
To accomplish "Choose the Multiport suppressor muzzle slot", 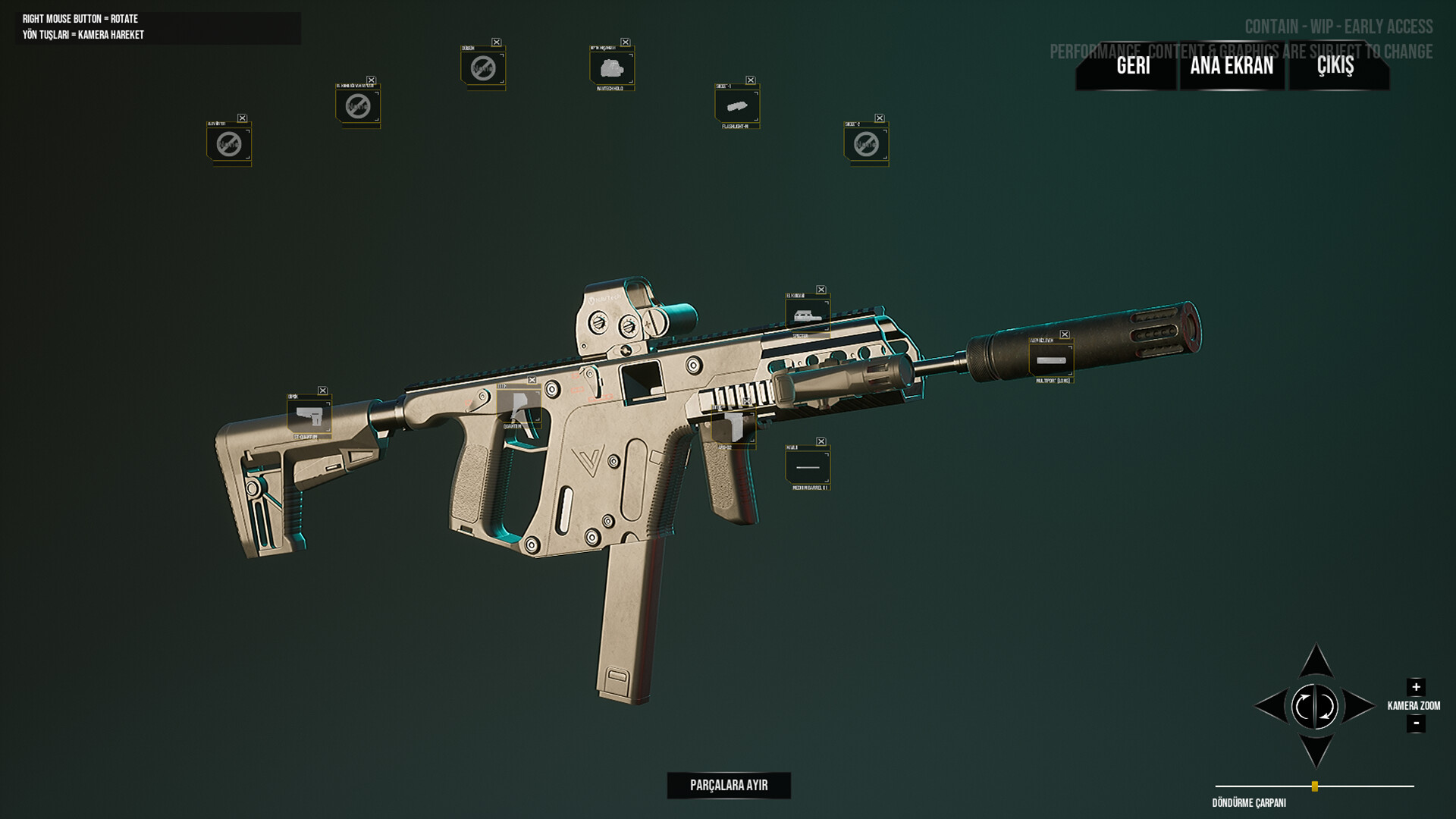I will pyautogui.click(x=1051, y=360).
